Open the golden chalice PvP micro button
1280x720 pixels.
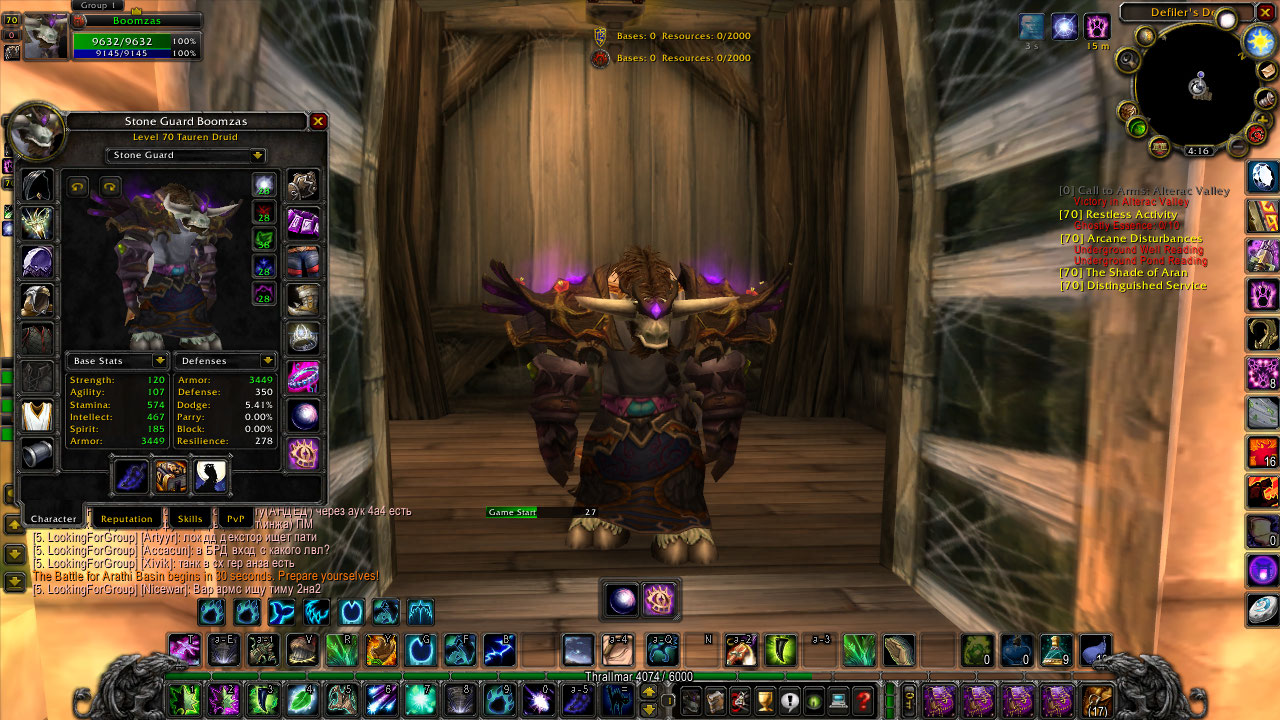tap(765, 701)
